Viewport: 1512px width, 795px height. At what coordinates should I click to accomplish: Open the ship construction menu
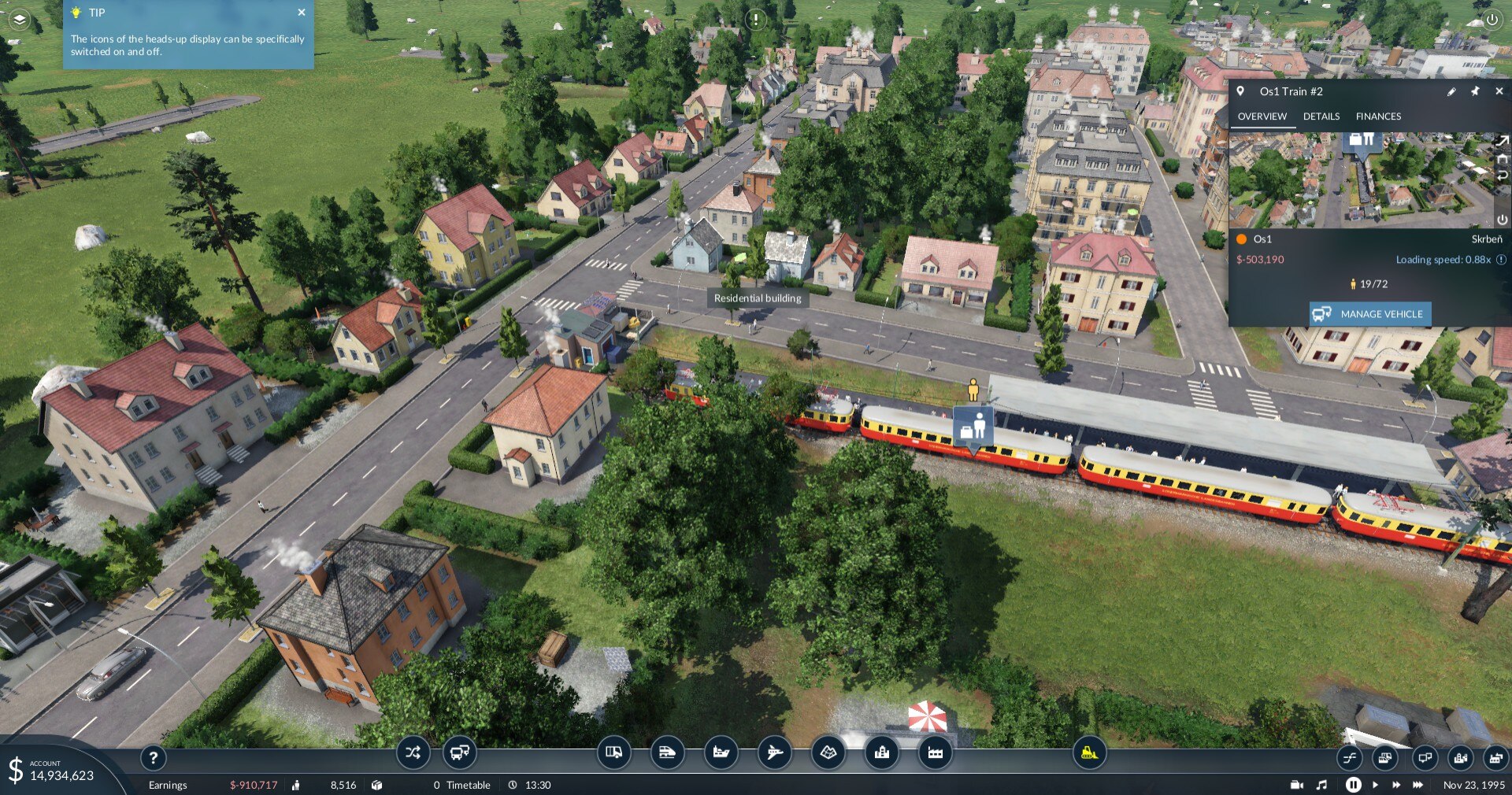[721, 753]
